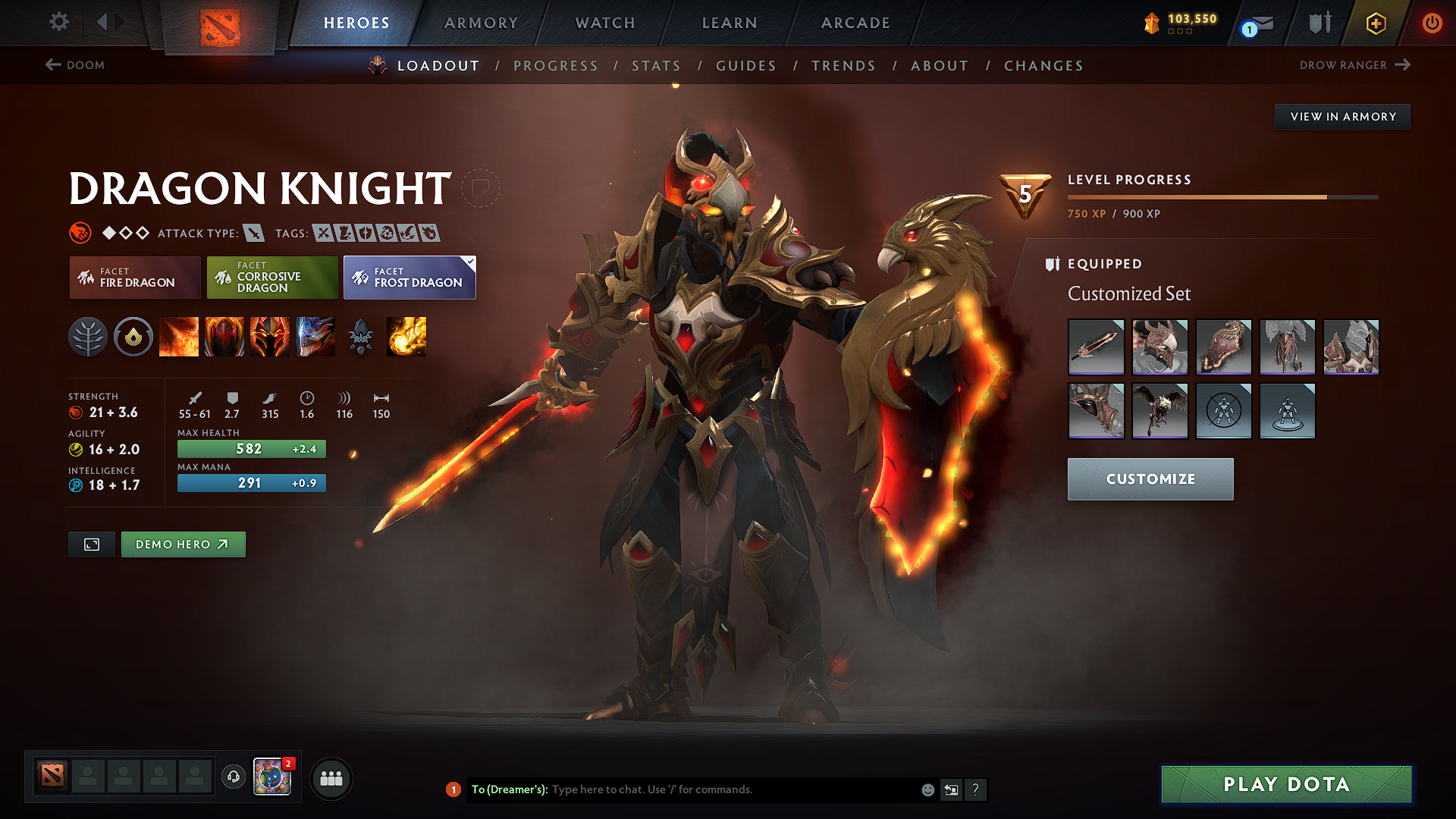Switch to the STATS tab
Viewport: 1456px width, 819px height.
click(x=656, y=66)
